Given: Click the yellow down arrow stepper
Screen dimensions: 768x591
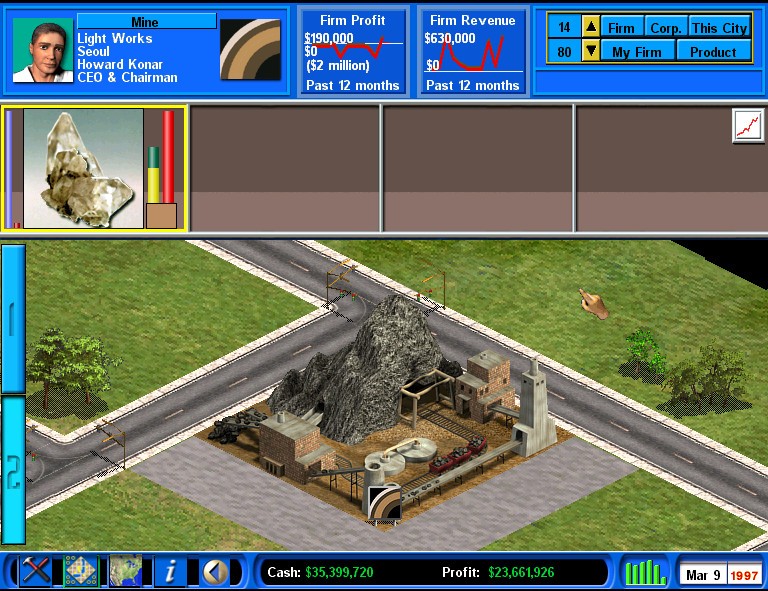Looking at the screenshot, I should [x=590, y=51].
